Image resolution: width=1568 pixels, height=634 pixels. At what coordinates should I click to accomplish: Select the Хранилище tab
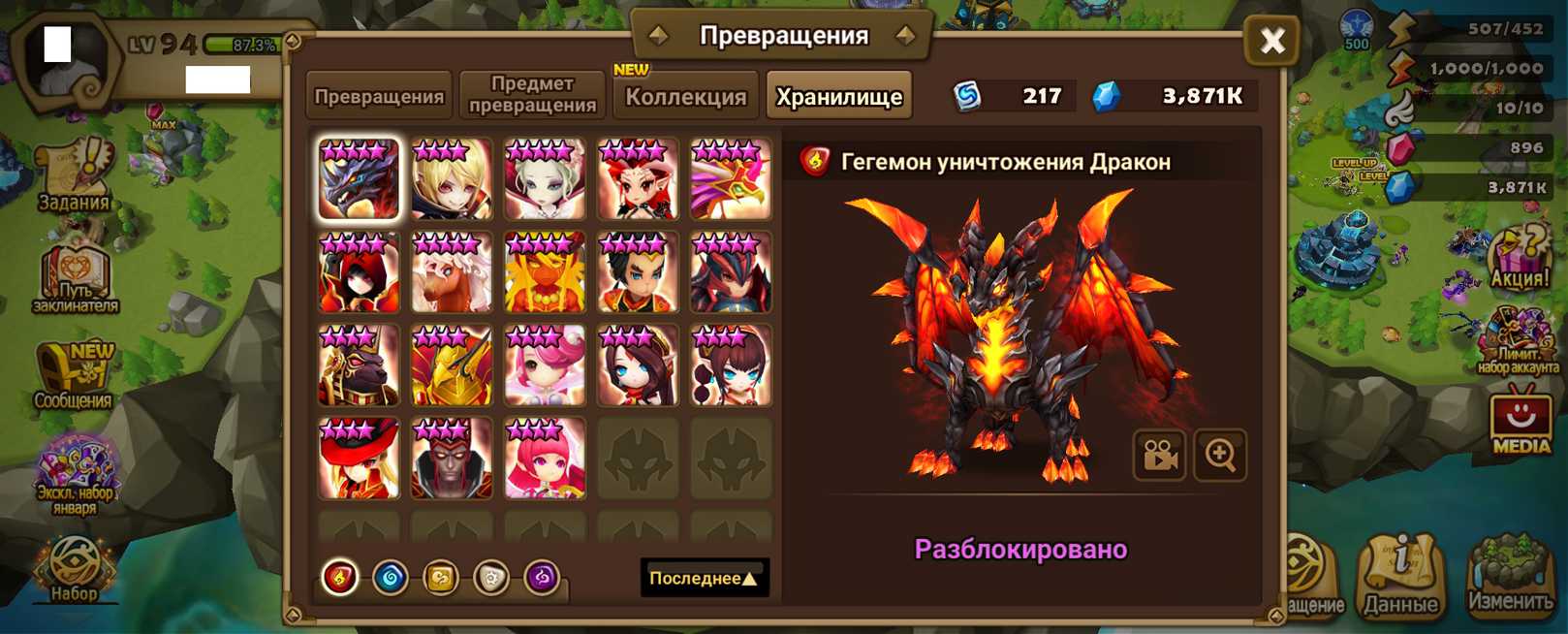click(x=839, y=96)
